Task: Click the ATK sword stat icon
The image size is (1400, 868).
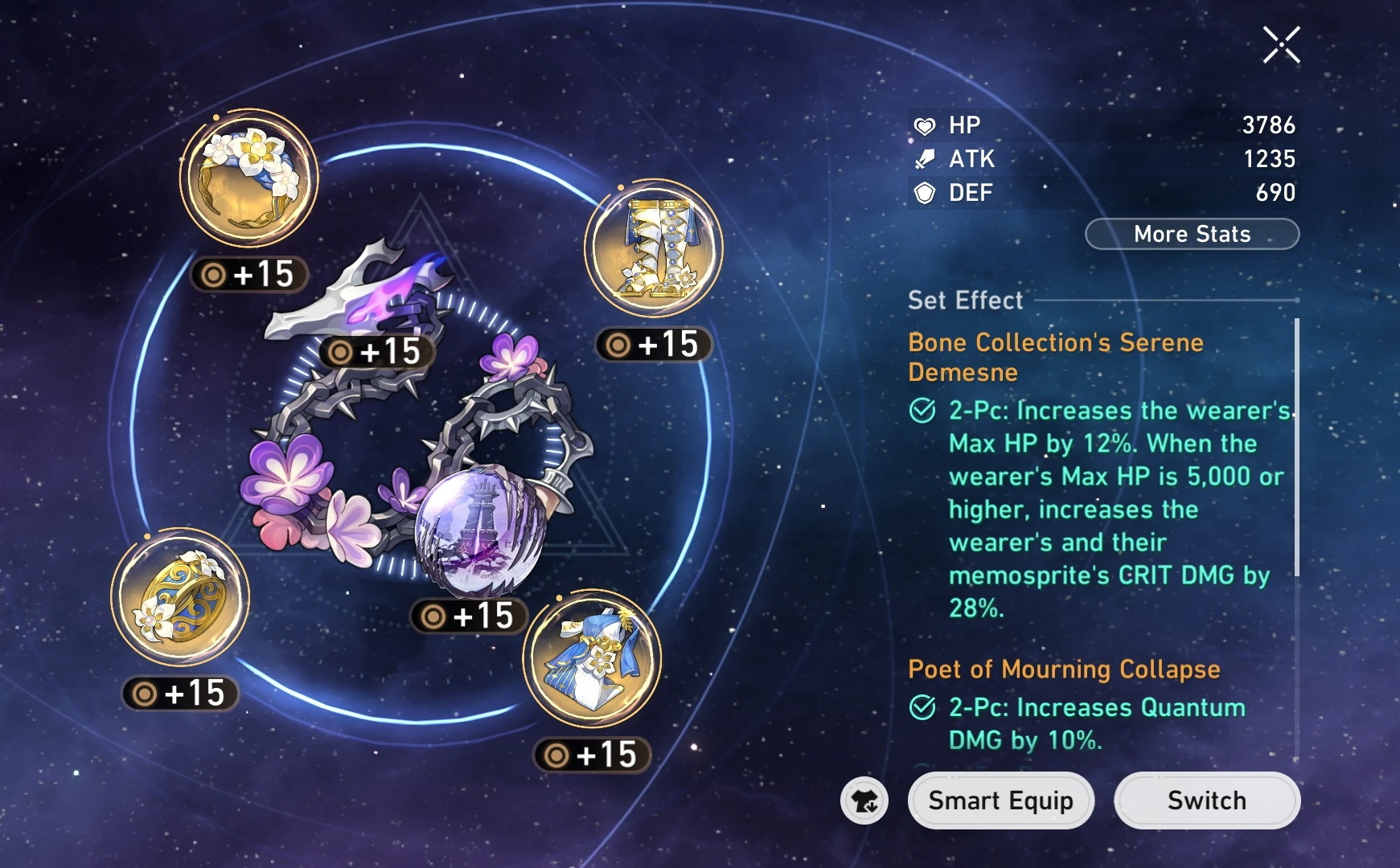Action: pyautogui.click(x=926, y=159)
